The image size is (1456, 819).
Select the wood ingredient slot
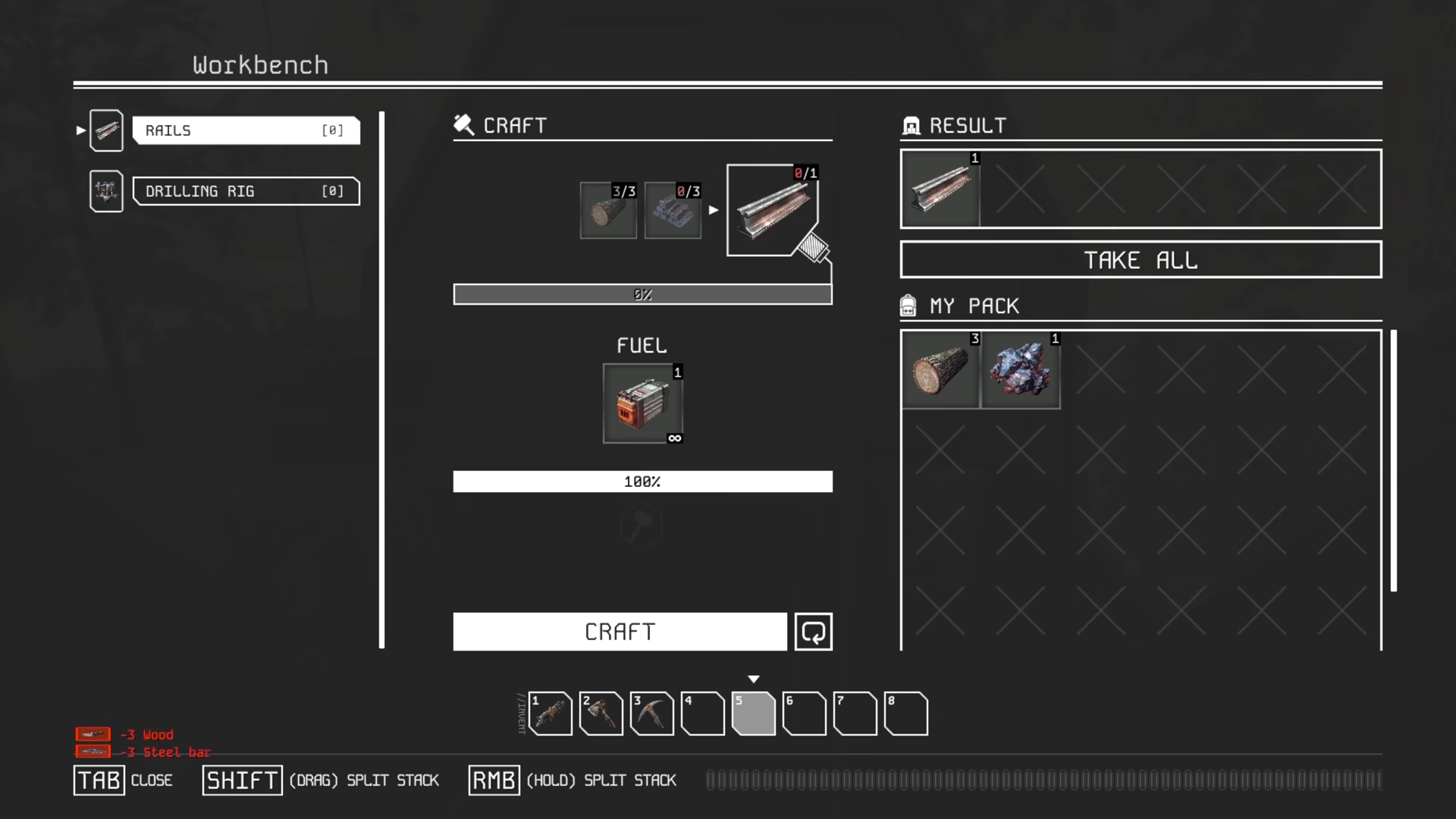click(608, 211)
